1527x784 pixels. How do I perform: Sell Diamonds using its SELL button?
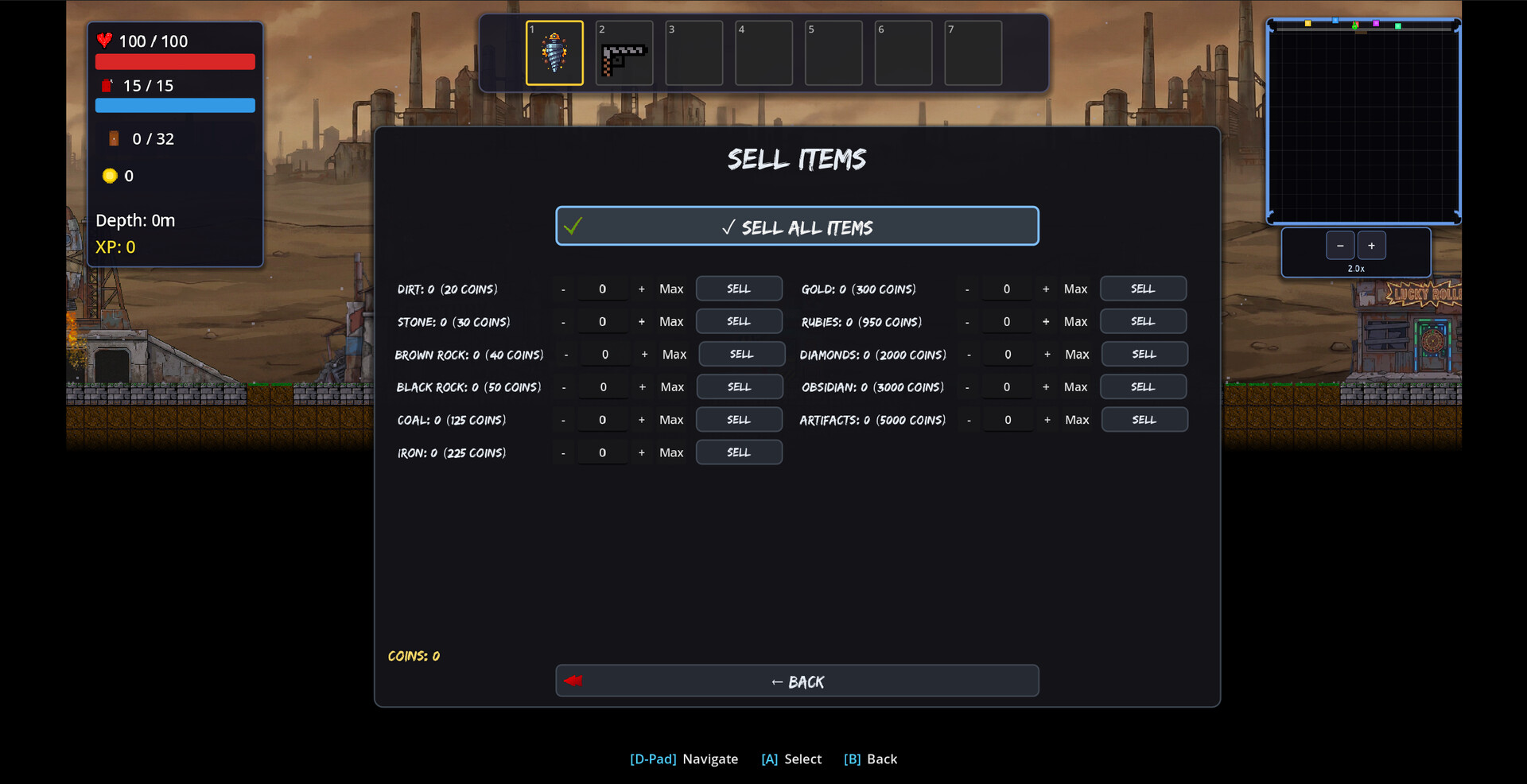(x=1144, y=354)
